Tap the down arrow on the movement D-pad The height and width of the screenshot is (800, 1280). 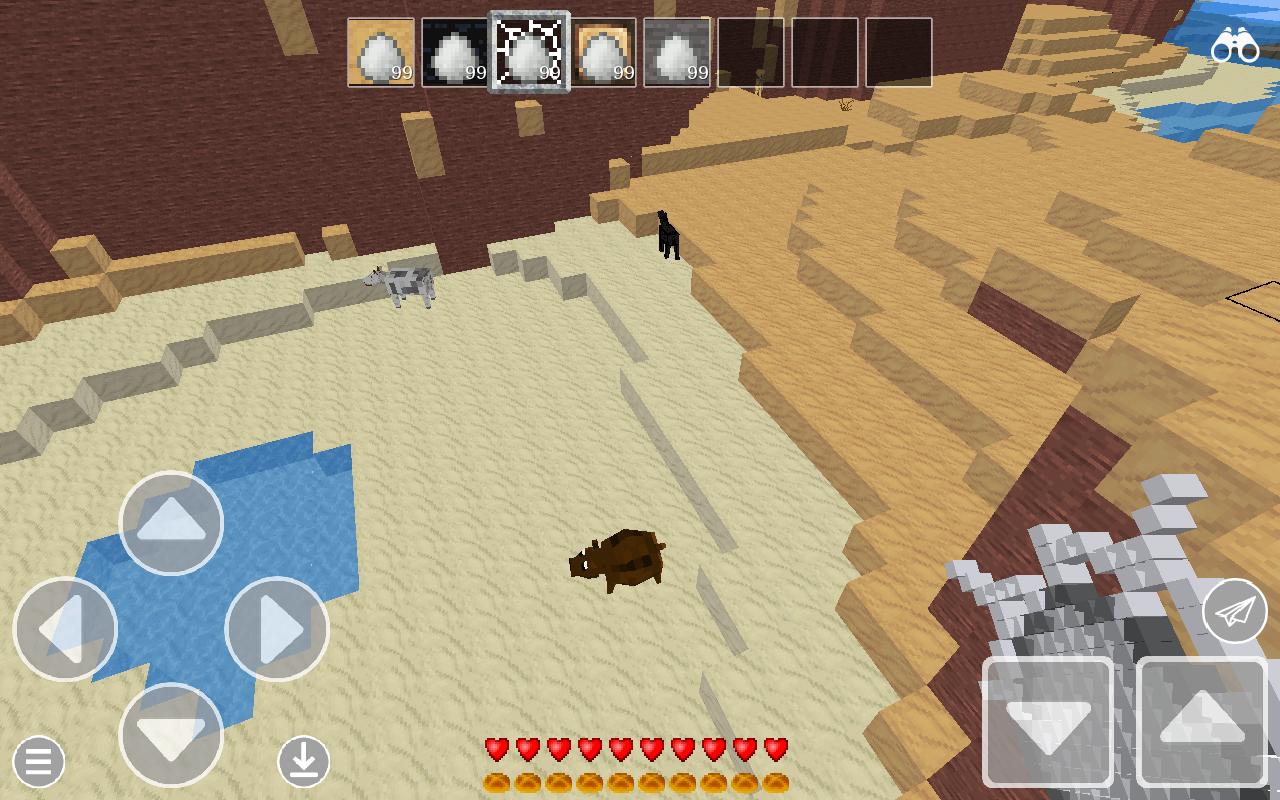[170, 737]
